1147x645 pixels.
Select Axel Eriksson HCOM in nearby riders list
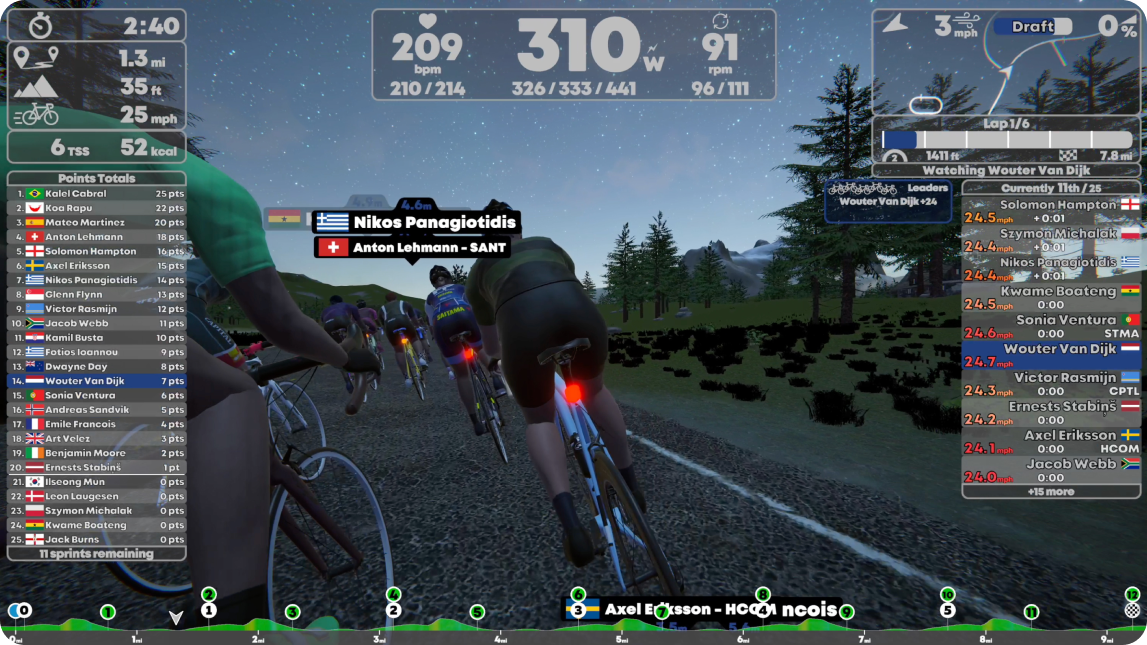1051,442
